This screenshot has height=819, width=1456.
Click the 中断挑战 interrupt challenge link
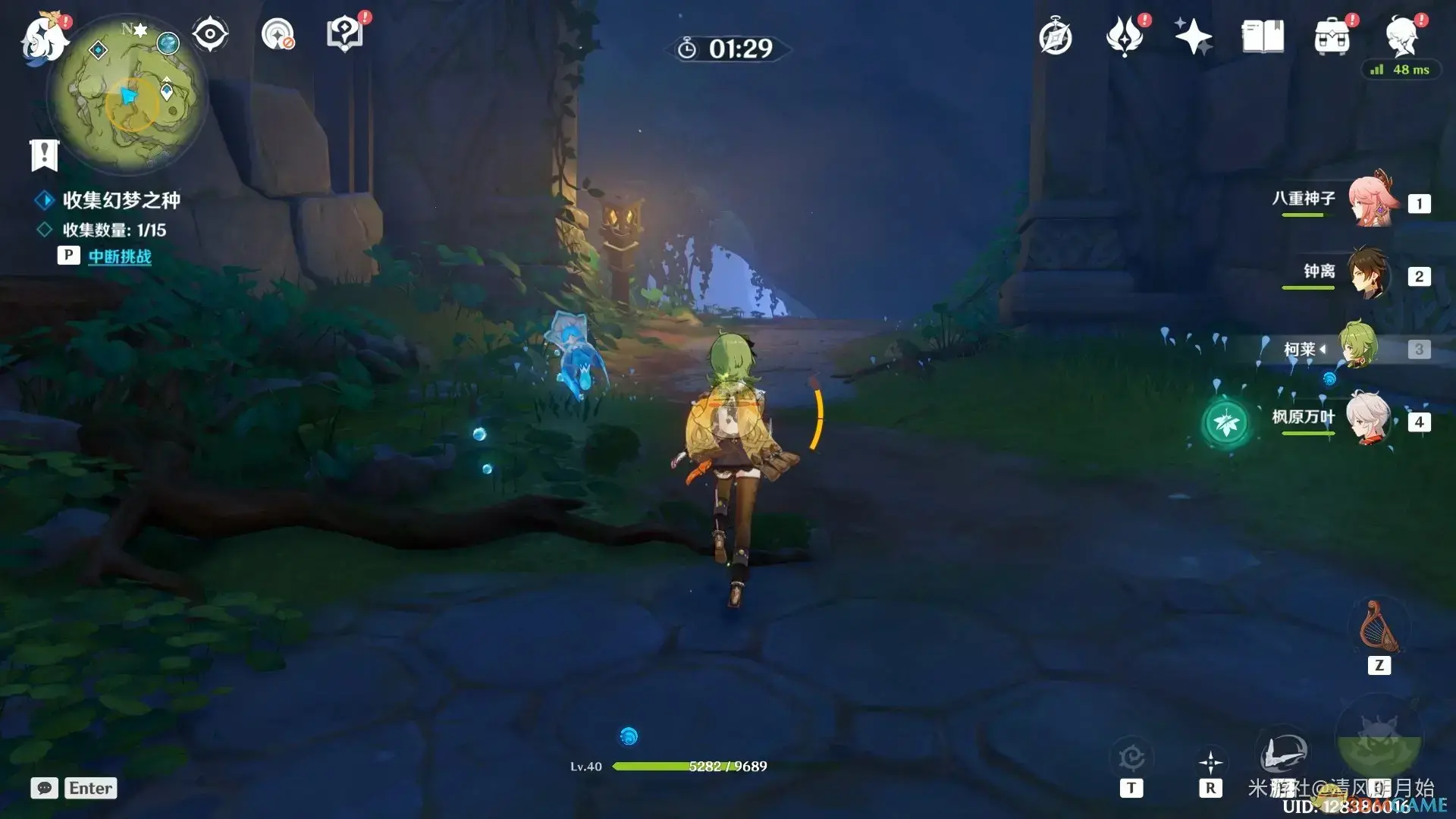(x=120, y=256)
